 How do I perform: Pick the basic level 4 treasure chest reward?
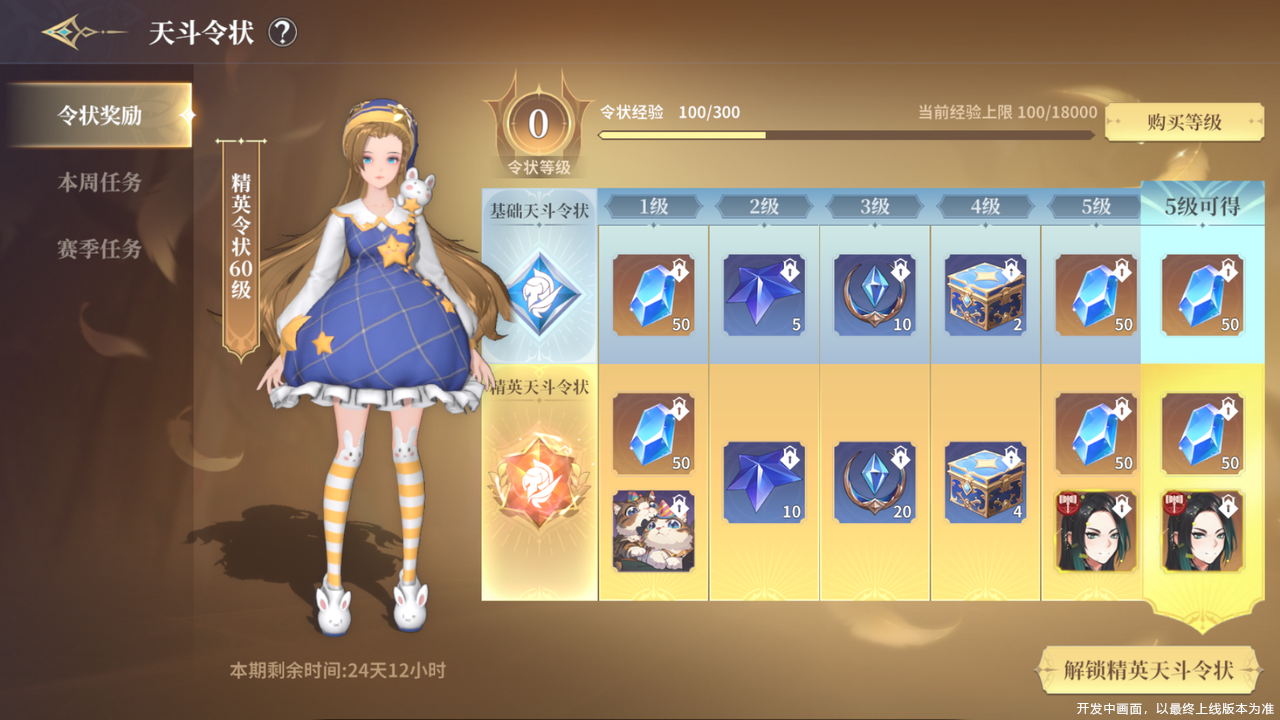[986, 295]
